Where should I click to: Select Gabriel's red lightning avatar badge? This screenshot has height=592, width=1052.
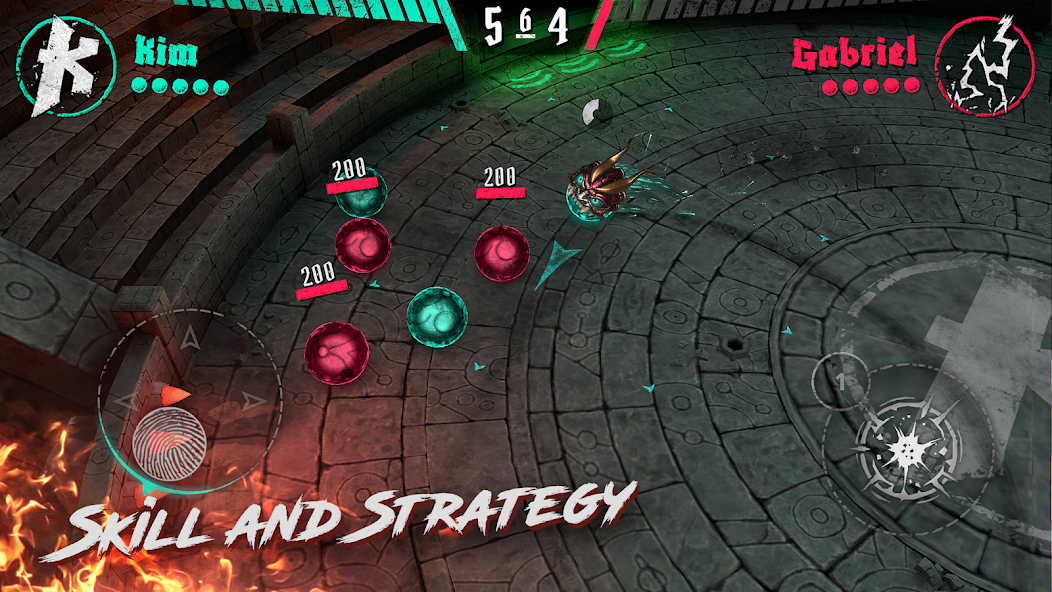(x=984, y=65)
